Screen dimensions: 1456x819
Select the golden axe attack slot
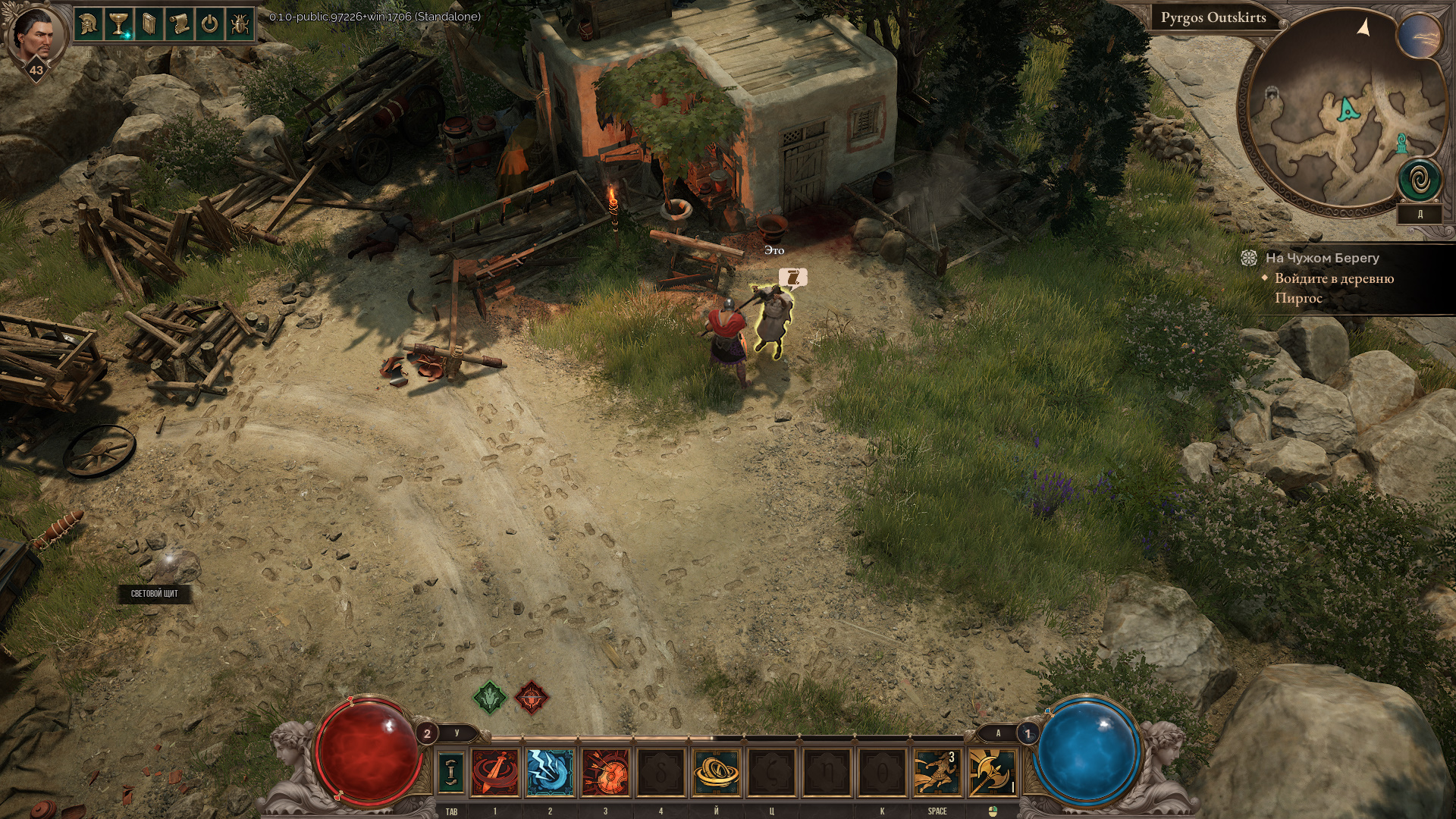coord(992,772)
